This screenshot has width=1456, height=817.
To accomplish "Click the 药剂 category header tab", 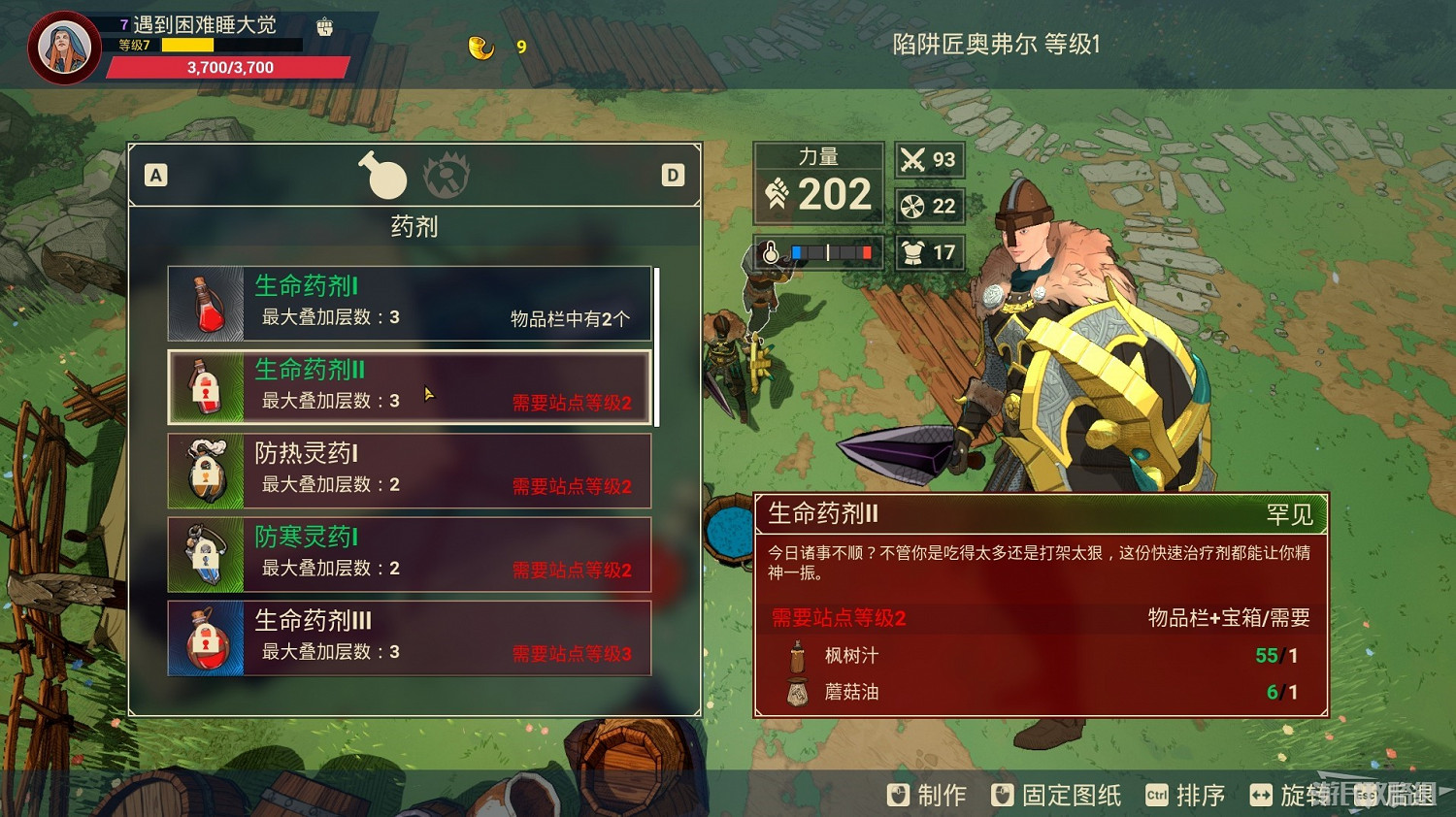I will [414, 227].
